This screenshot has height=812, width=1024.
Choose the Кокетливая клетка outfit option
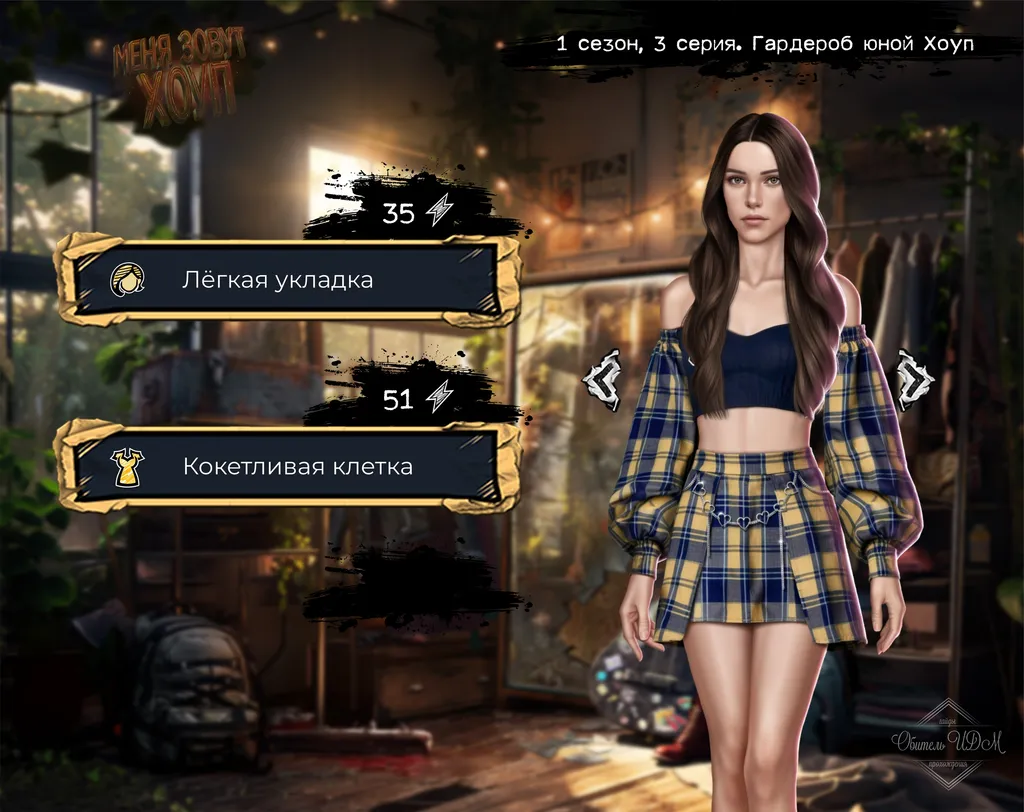click(x=287, y=466)
